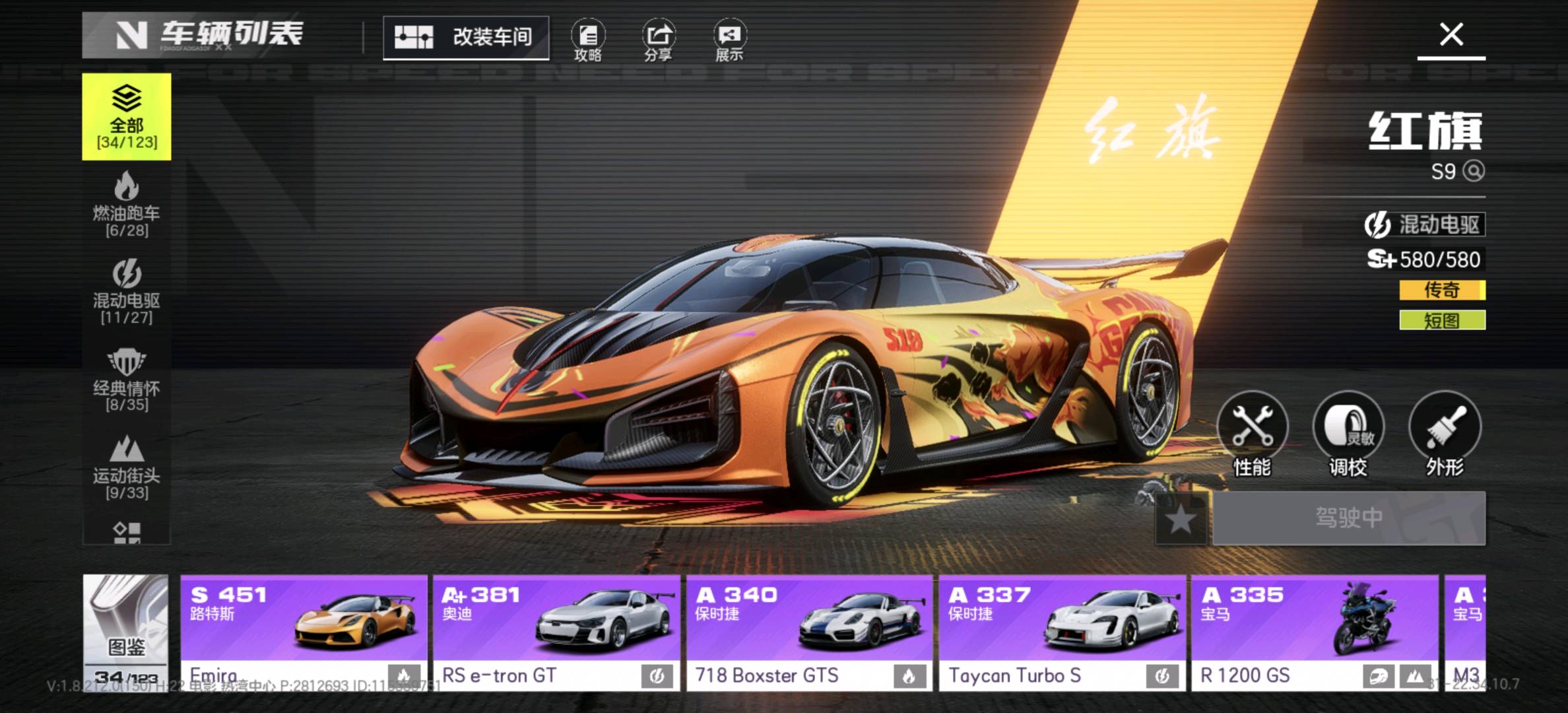Tap the 分享 share icon

(x=659, y=41)
